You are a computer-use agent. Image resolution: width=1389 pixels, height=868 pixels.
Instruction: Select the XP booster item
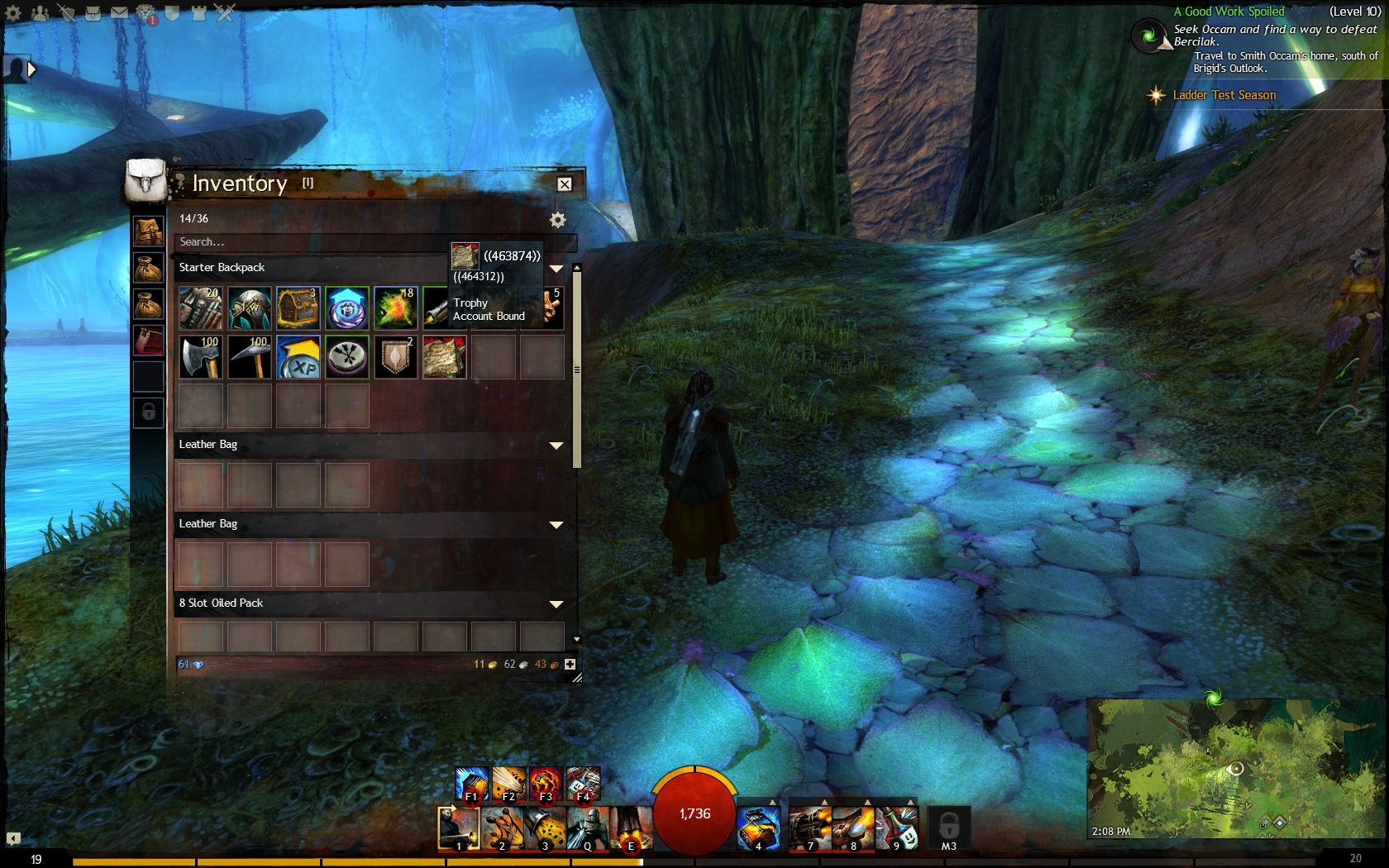[298, 357]
